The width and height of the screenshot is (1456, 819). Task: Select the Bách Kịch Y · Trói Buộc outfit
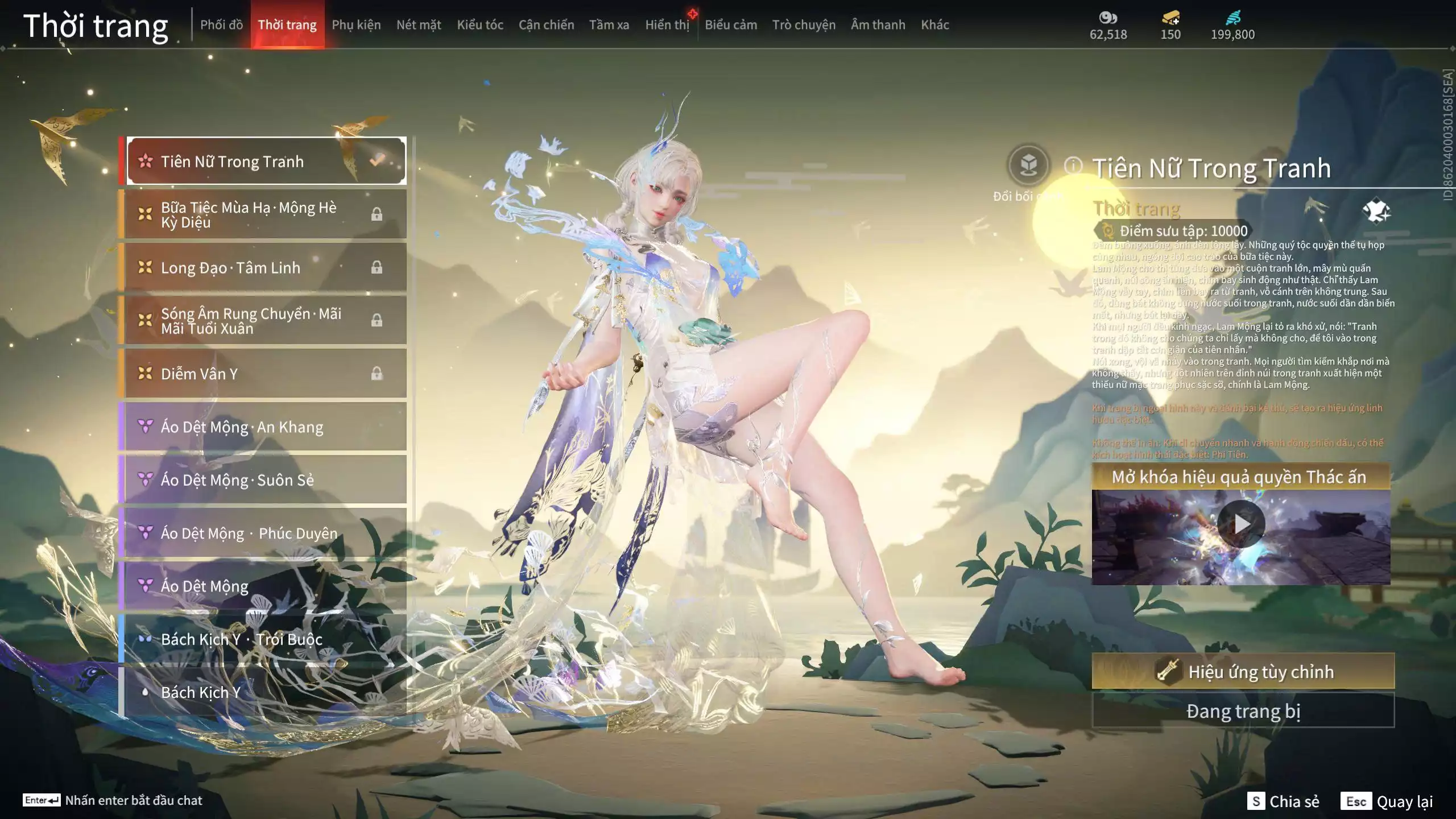[x=264, y=639]
